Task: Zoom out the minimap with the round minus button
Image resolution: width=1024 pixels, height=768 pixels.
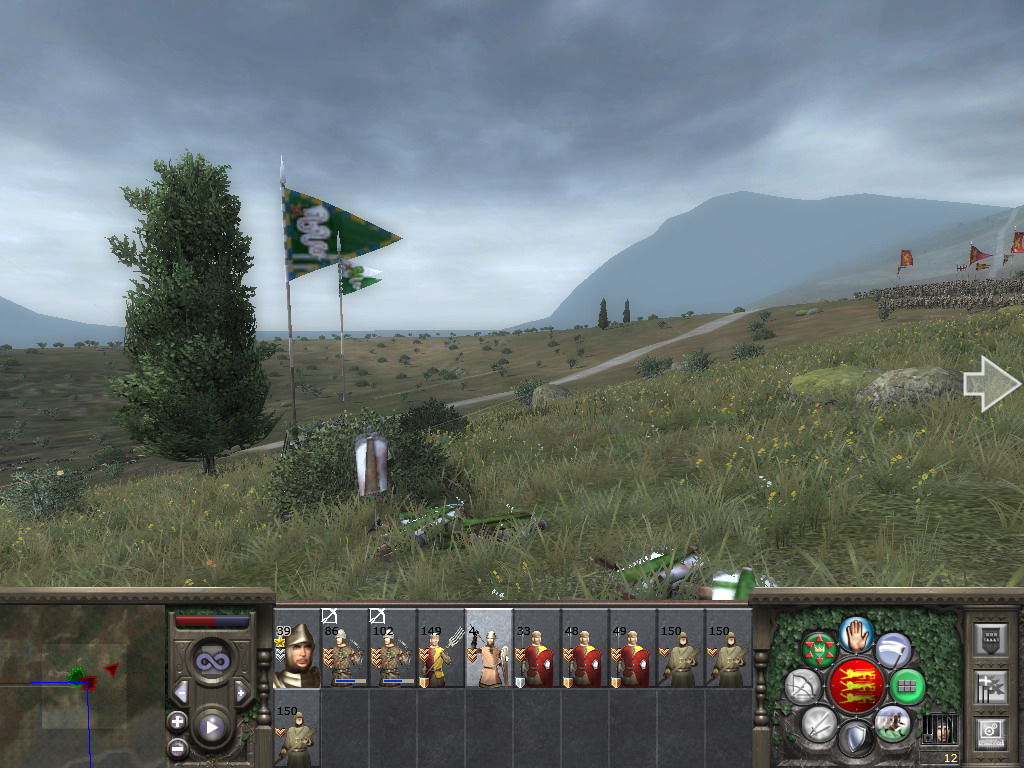Action: [177, 746]
